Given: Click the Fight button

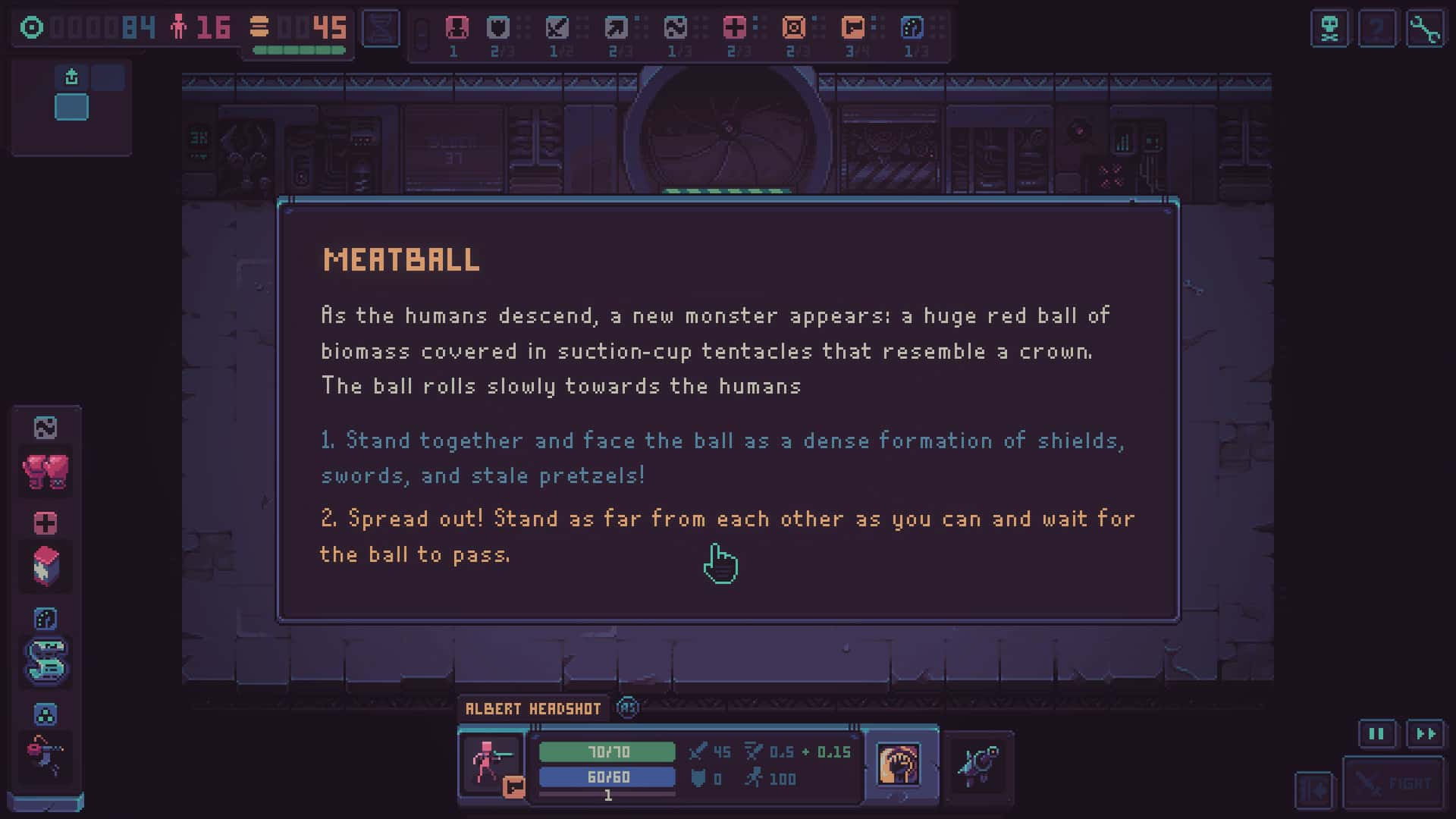Looking at the screenshot, I should [x=1394, y=783].
